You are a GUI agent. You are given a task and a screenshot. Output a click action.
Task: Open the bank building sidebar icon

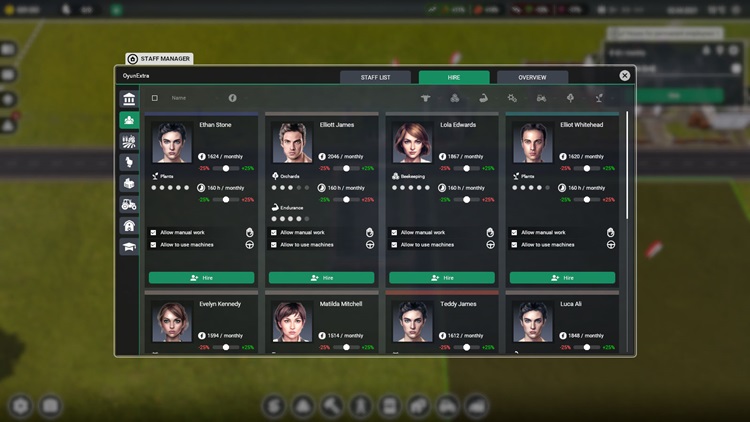129,99
